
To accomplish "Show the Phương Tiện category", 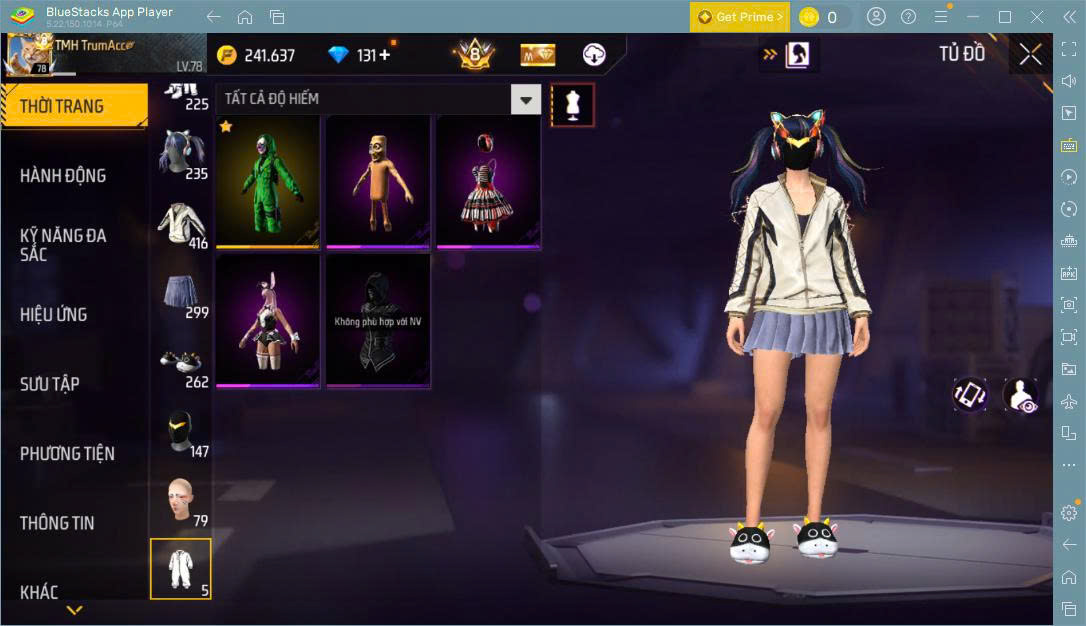I will click(x=67, y=454).
